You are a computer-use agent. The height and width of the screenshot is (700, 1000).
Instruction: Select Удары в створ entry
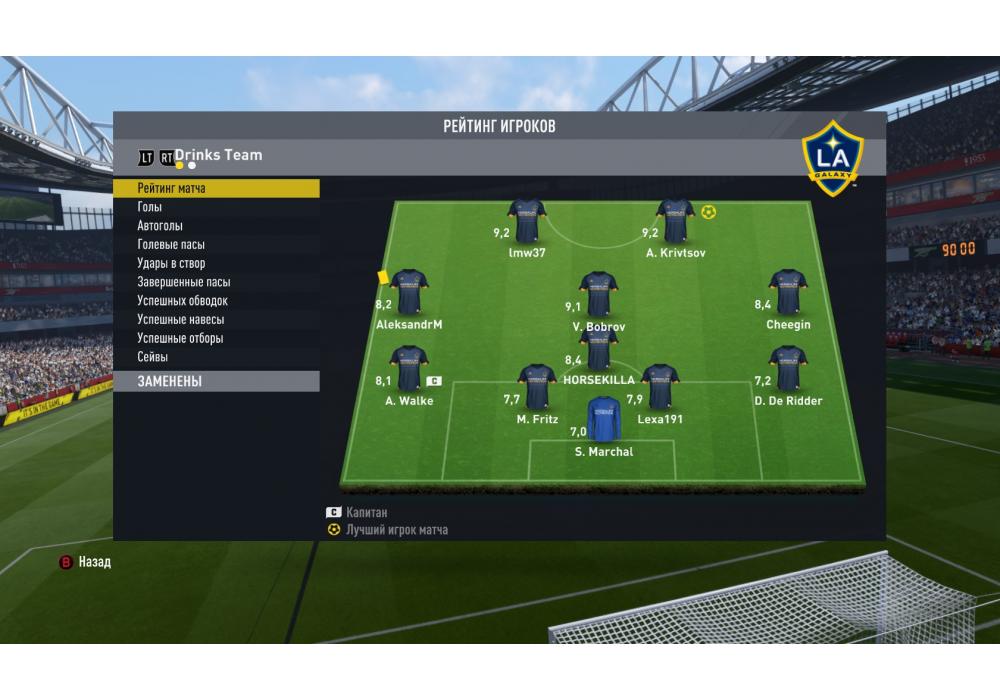pyautogui.click(x=216, y=264)
